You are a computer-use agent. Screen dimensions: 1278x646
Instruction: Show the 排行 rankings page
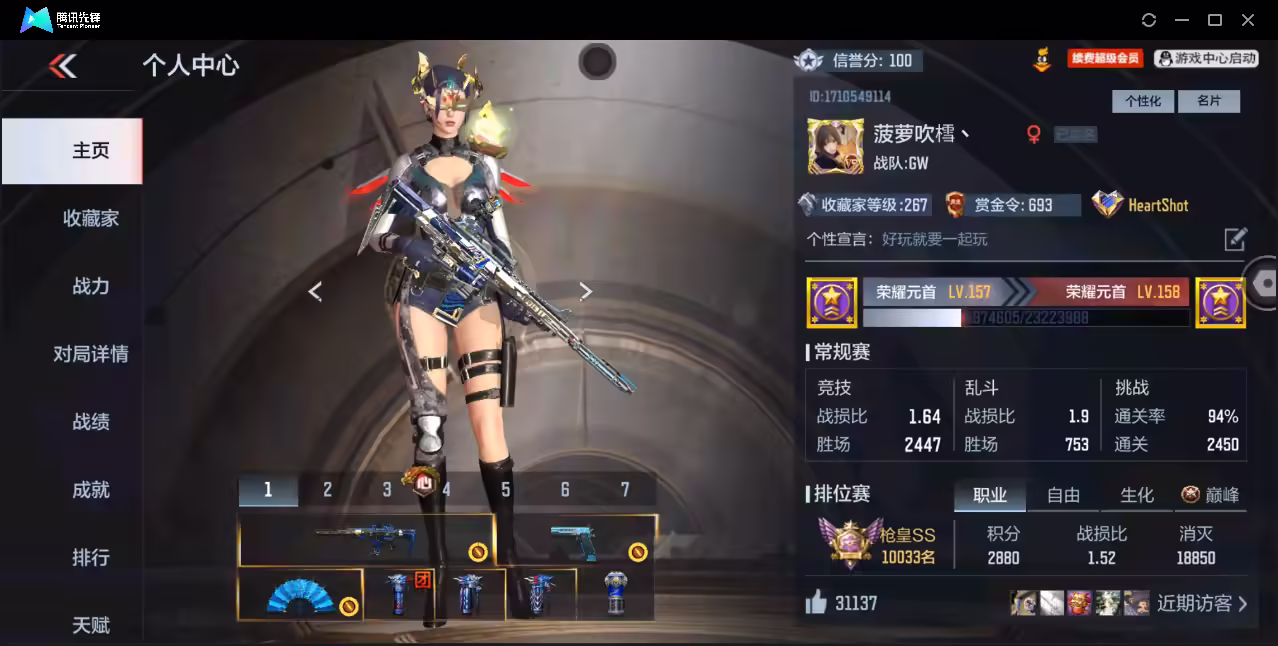tap(90, 557)
